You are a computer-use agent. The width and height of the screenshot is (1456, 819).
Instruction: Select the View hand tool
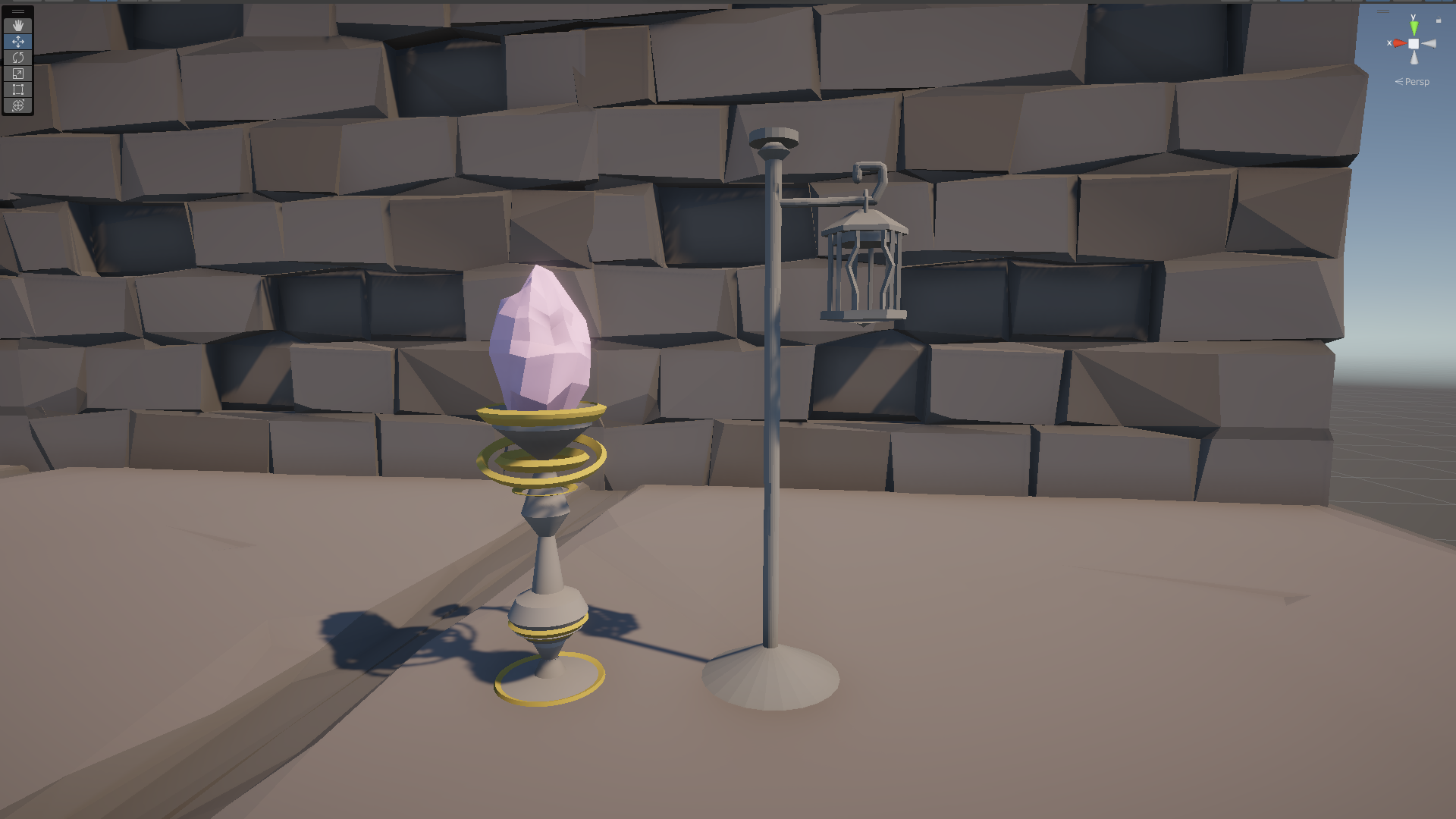point(18,25)
